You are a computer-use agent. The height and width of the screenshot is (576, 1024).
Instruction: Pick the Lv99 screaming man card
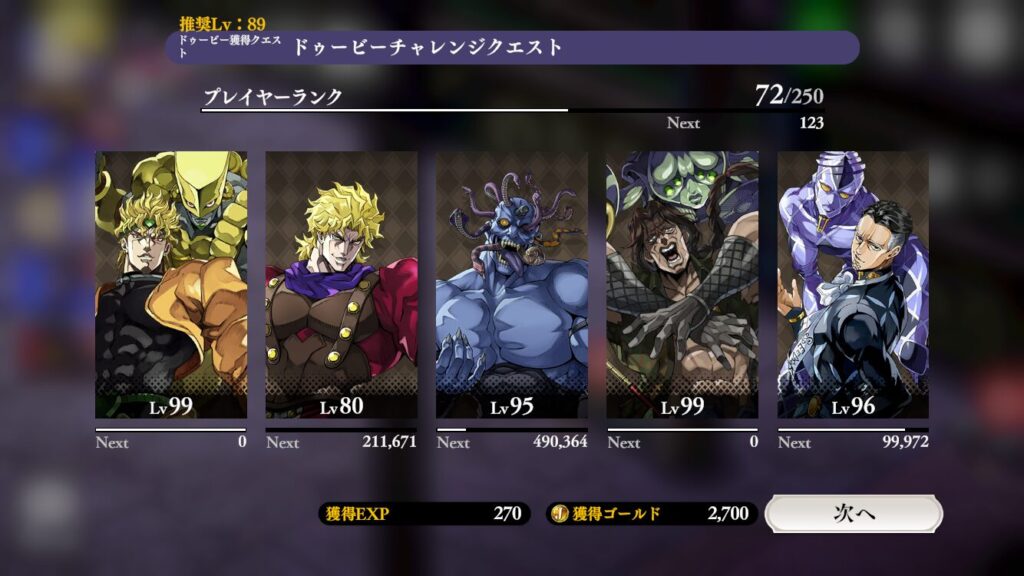point(682,285)
